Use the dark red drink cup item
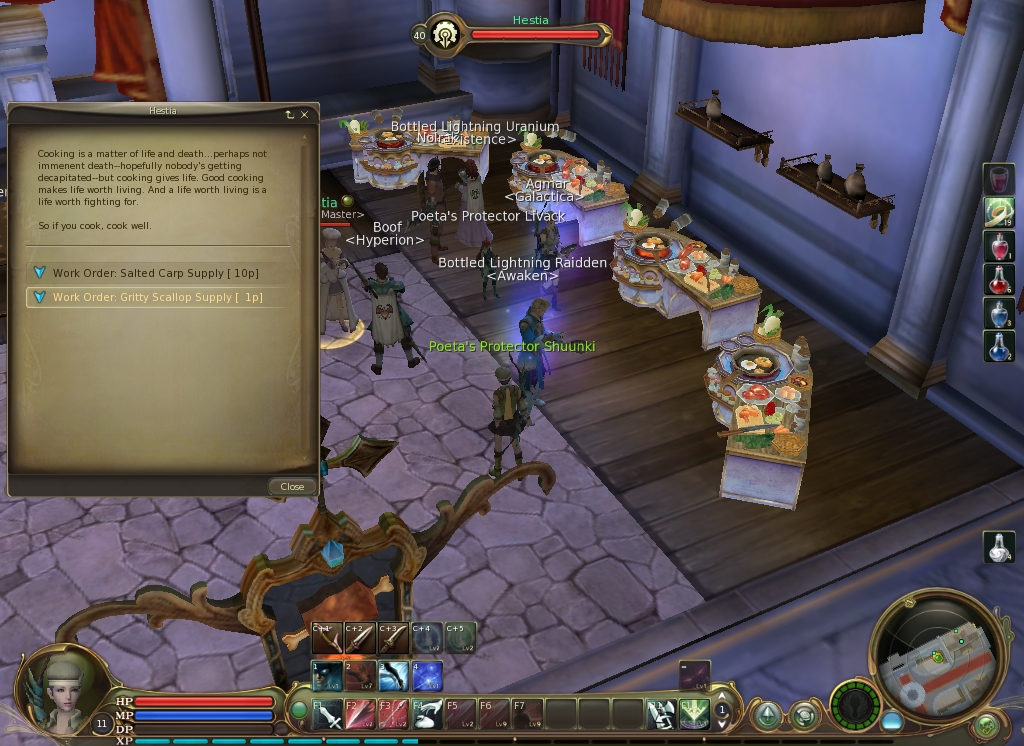The height and width of the screenshot is (746, 1024). pyautogui.click(x=999, y=179)
